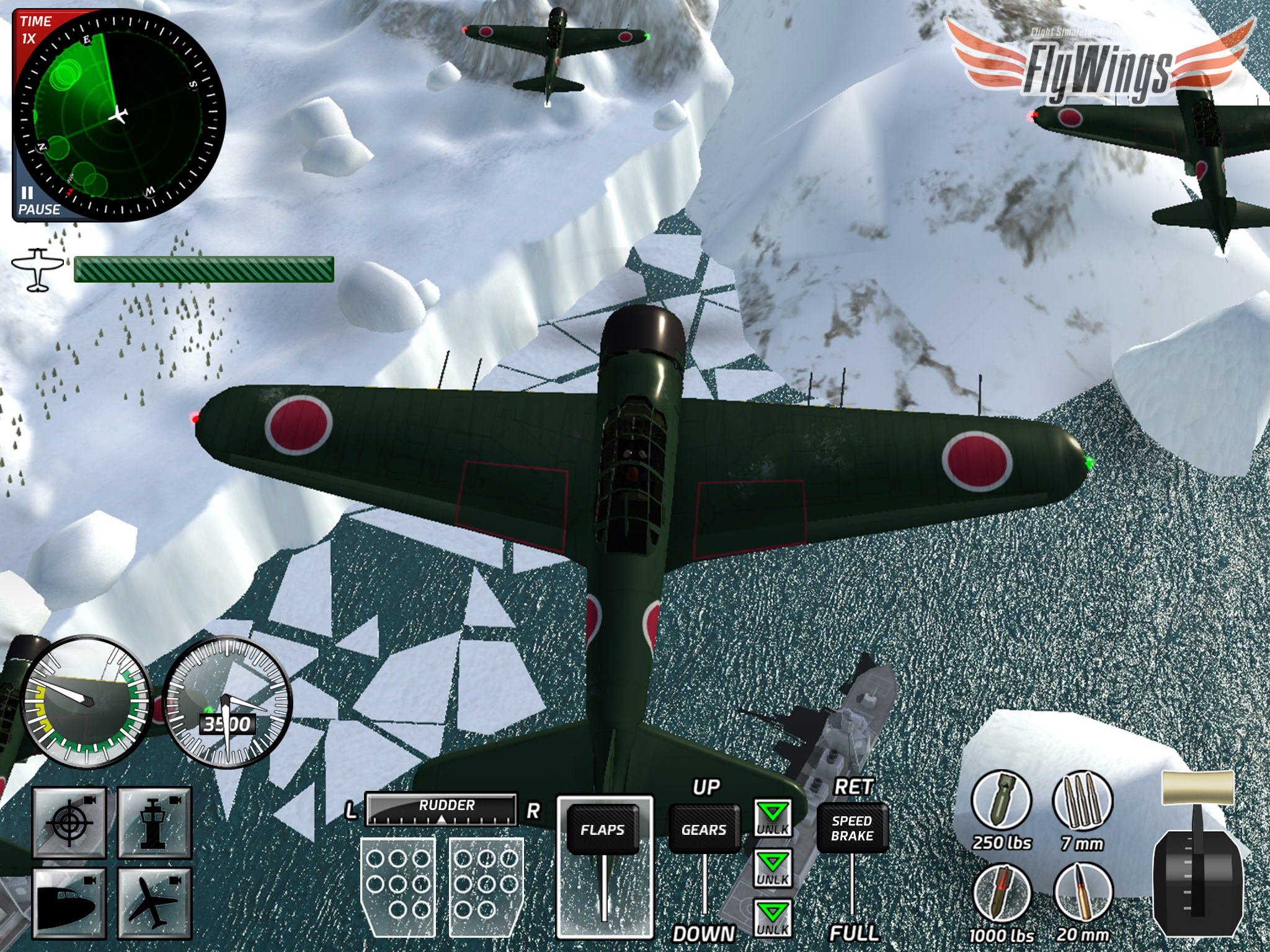
Task: Activate the SPEED BRAKE lever
Action: pyautogui.click(x=852, y=828)
